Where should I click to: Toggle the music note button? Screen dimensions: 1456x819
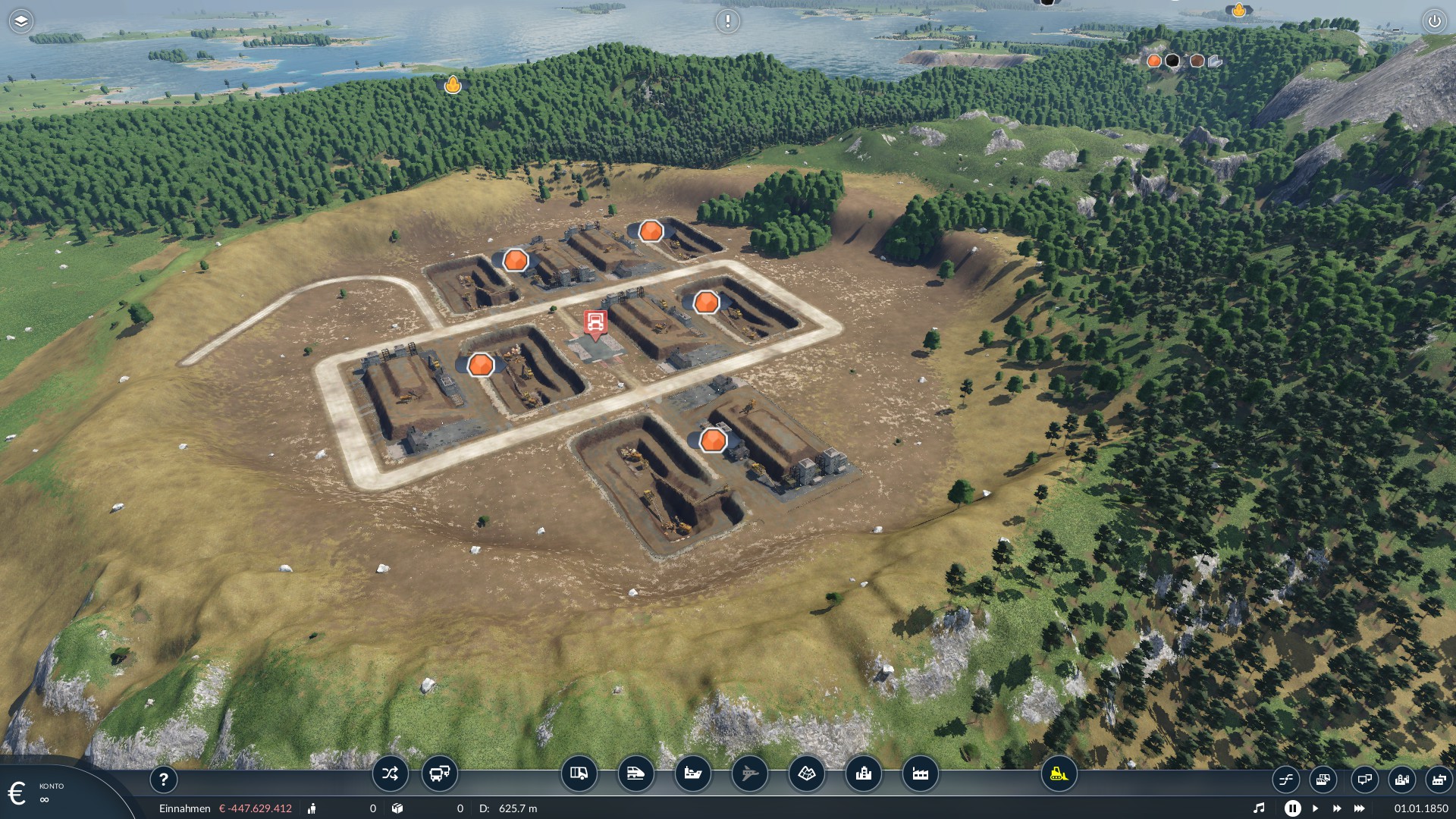tap(1259, 808)
